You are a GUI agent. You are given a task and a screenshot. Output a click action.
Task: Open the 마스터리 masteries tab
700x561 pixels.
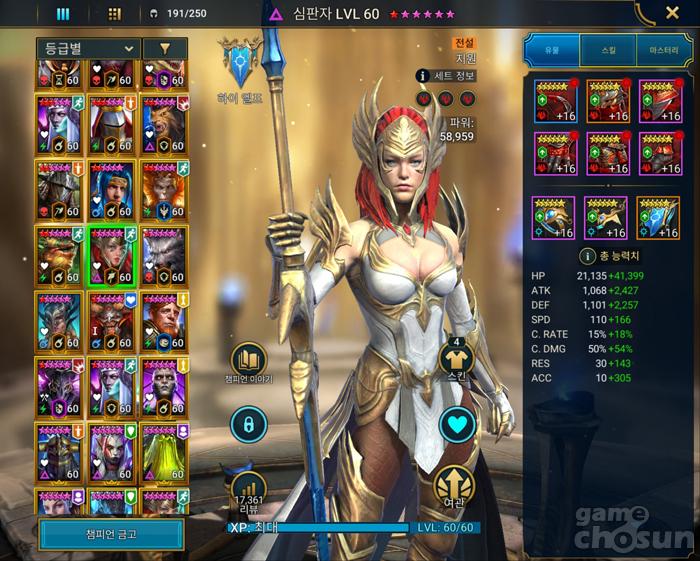click(663, 47)
